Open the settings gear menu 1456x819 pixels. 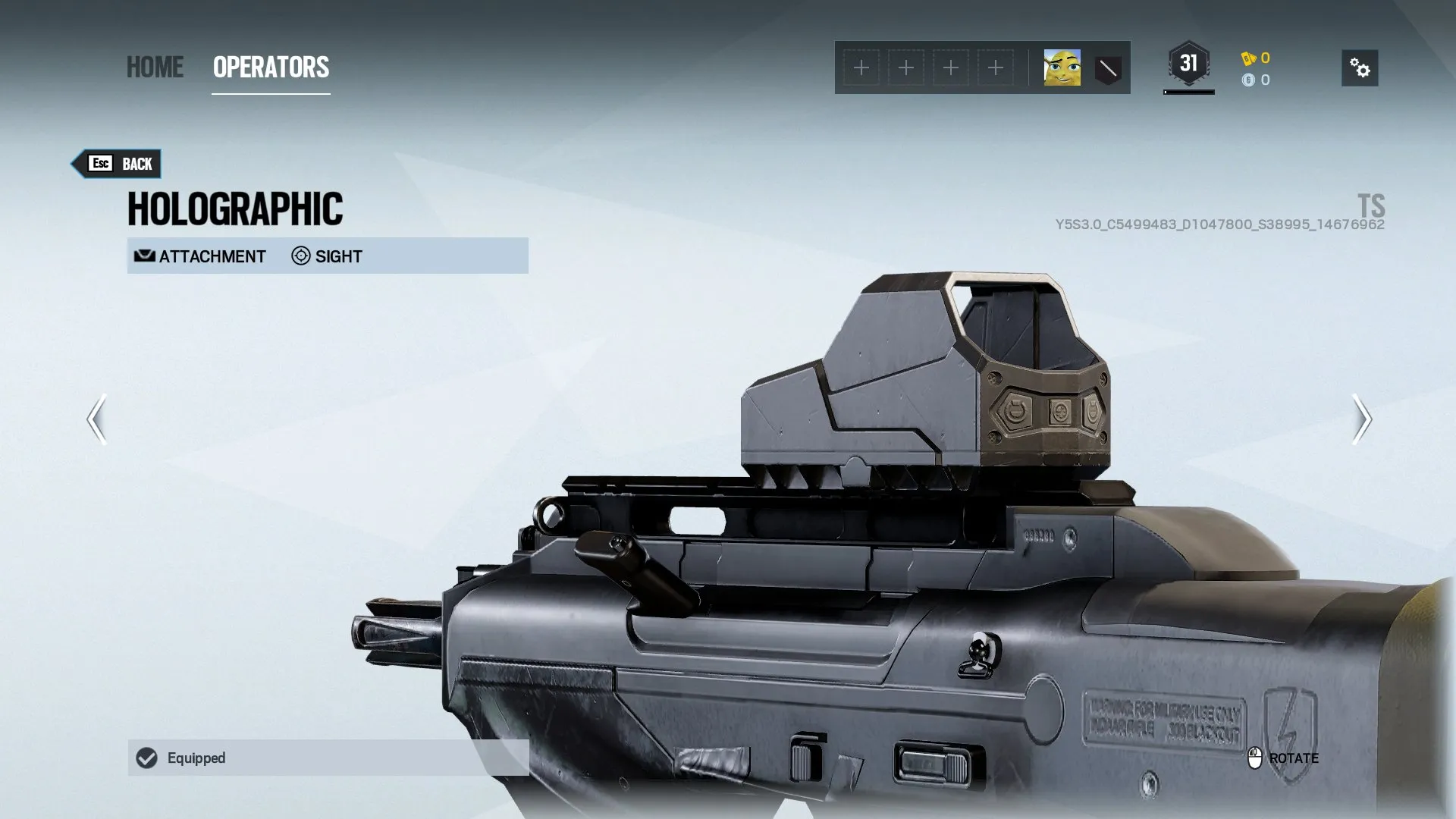pyautogui.click(x=1360, y=68)
